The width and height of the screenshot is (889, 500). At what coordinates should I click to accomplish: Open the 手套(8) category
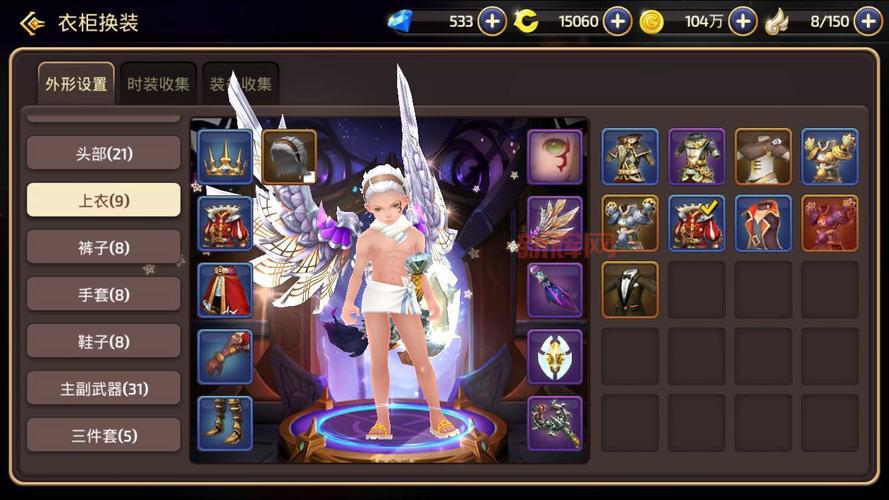tap(103, 294)
